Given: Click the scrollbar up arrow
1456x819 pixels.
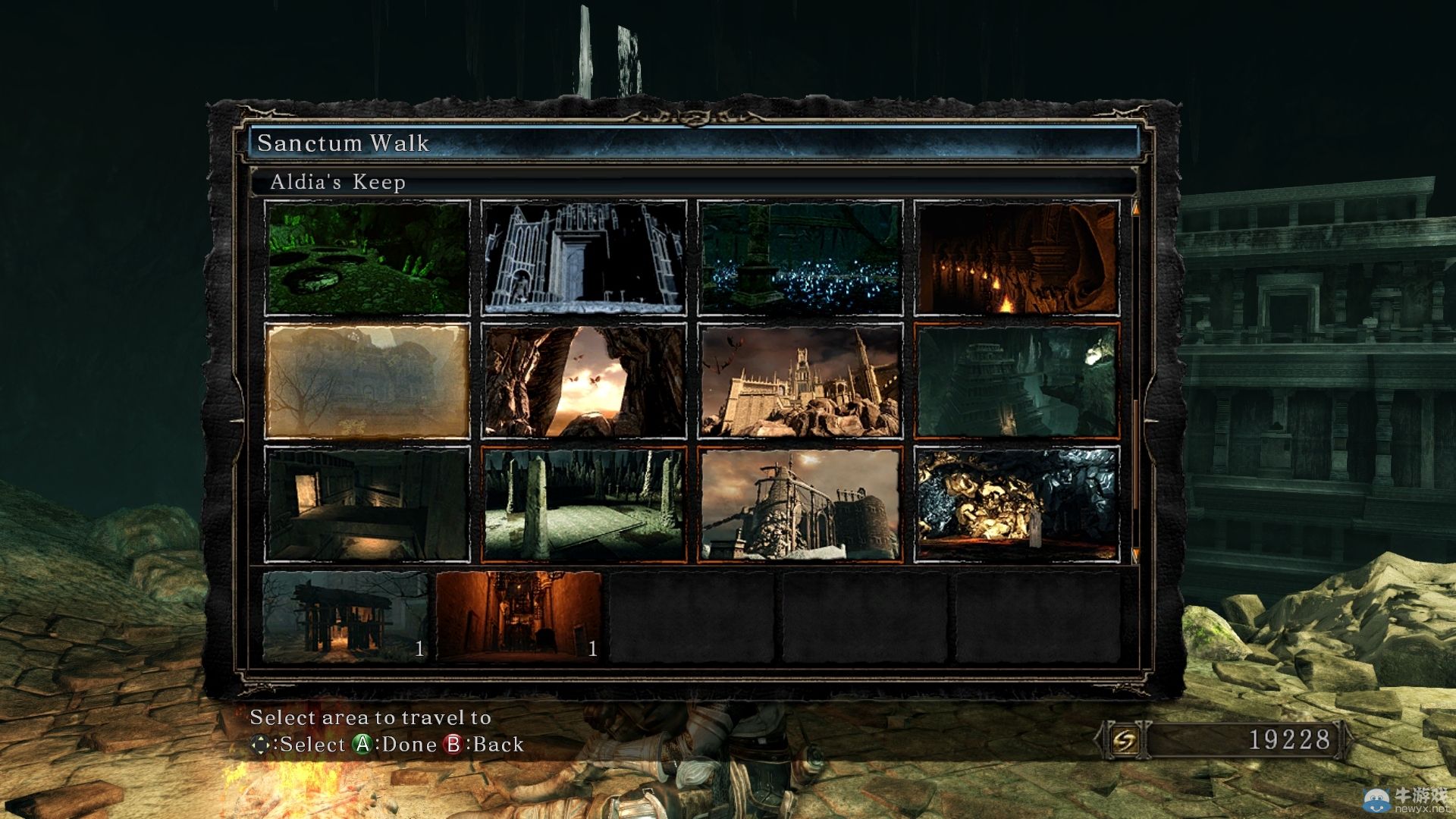Looking at the screenshot, I should pyautogui.click(x=1135, y=207).
